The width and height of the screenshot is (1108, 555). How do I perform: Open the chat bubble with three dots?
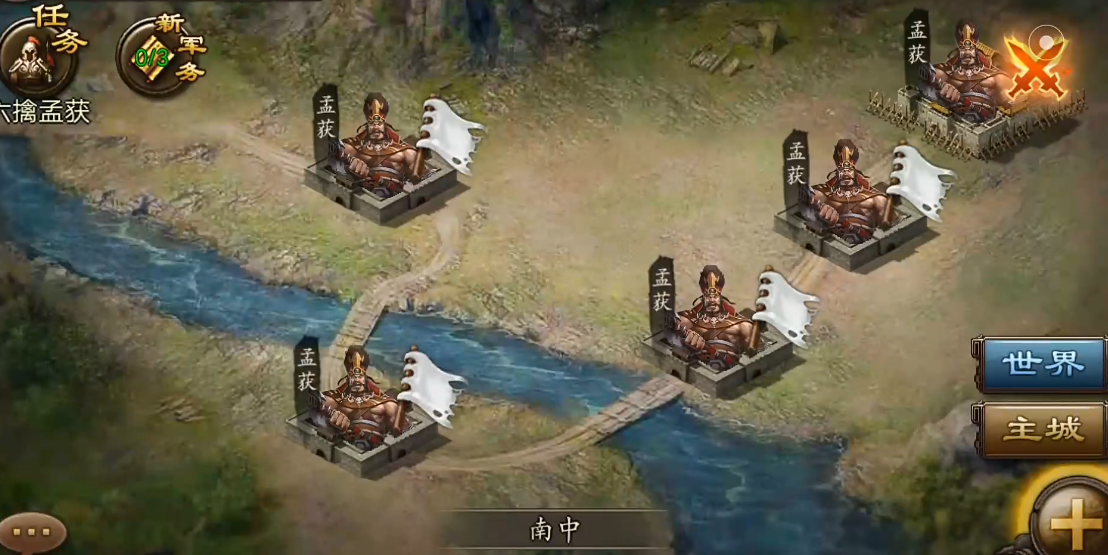(x=31, y=532)
